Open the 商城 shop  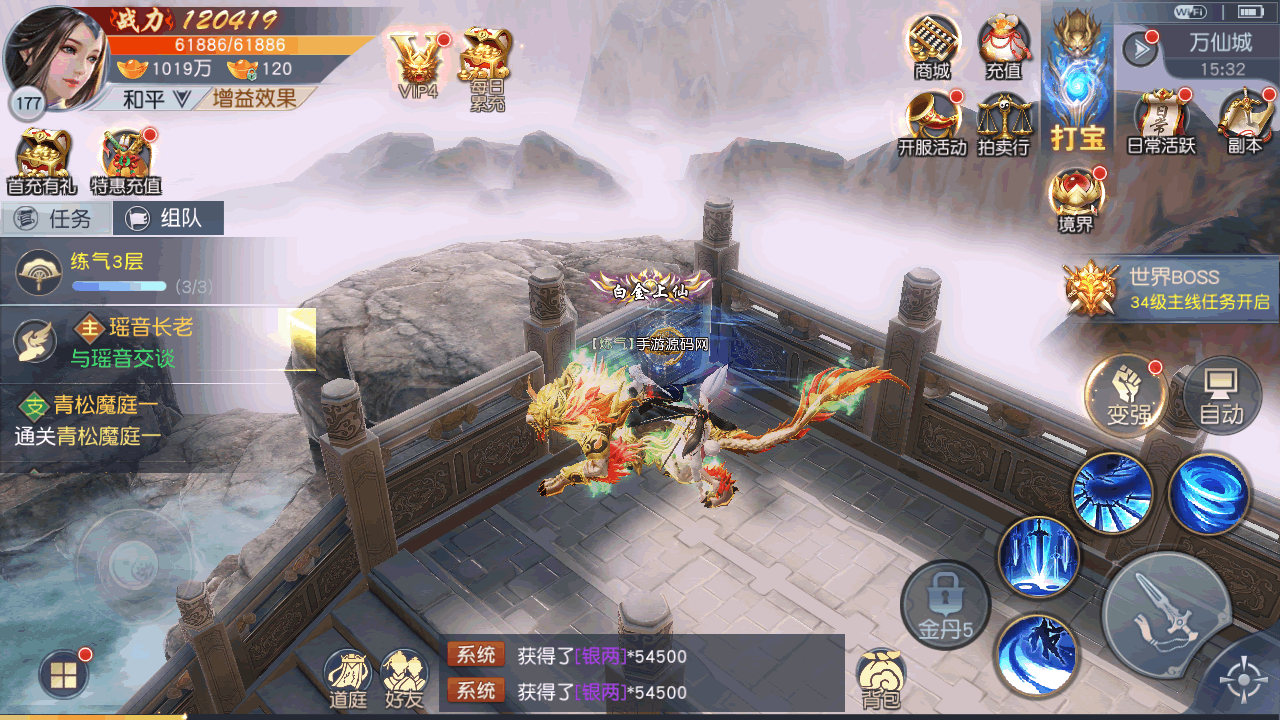[932, 45]
